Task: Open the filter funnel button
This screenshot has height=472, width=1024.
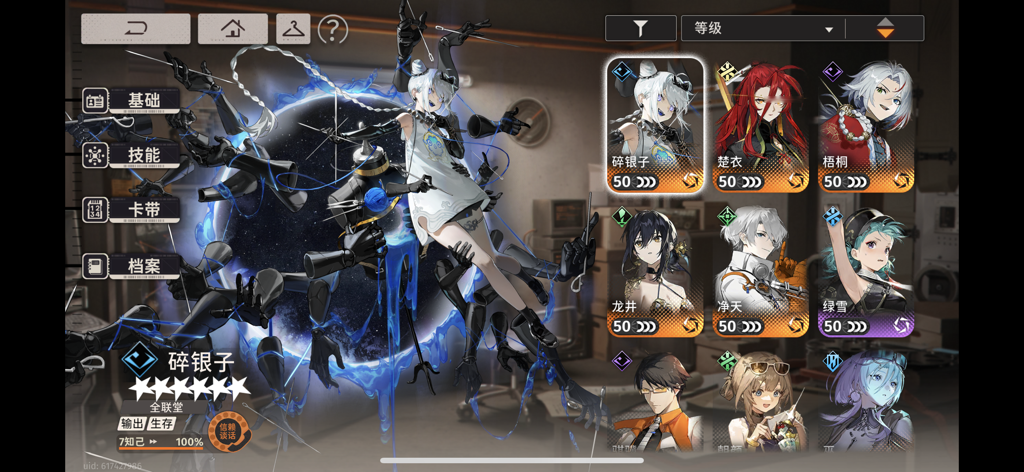Action: [640, 29]
